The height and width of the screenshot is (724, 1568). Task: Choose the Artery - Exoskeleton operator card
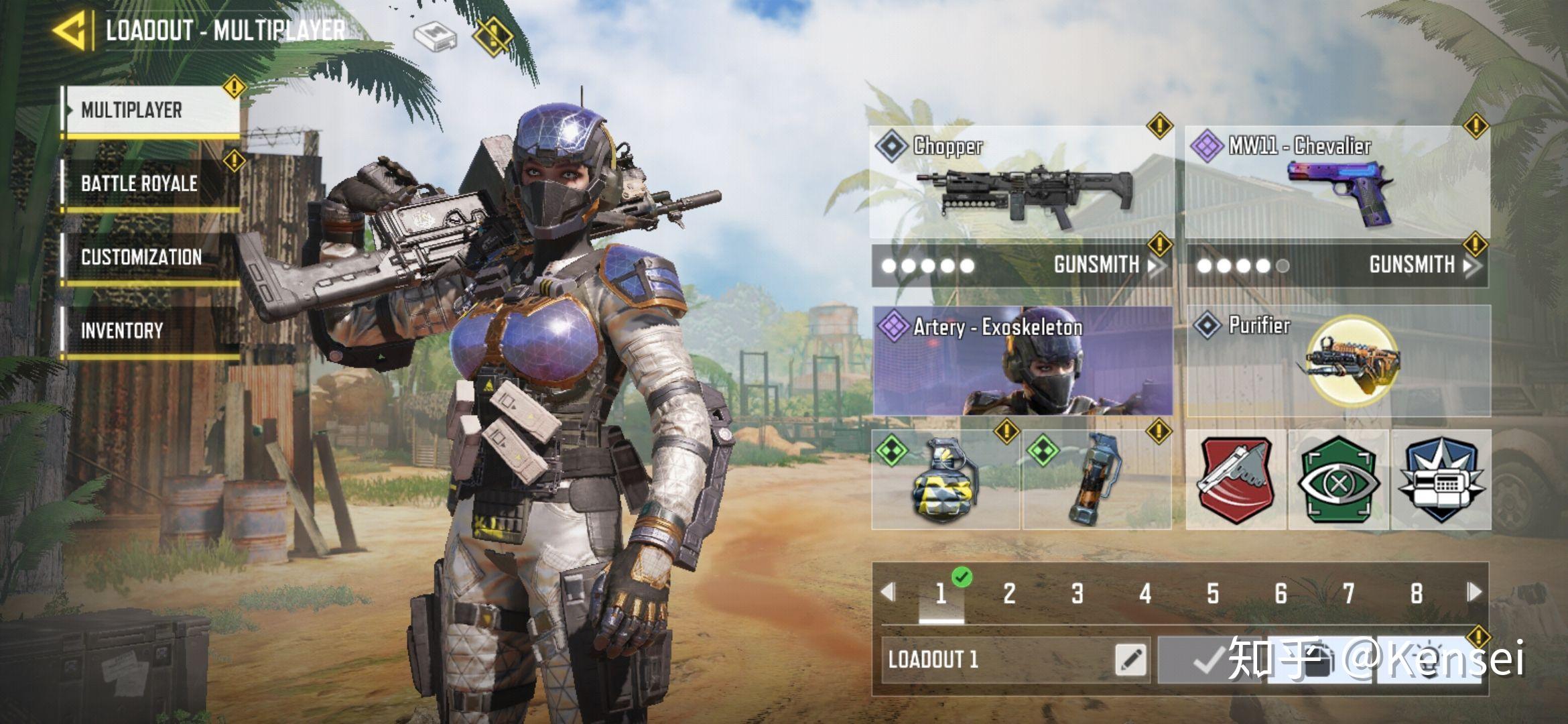[x=1023, y=361]
